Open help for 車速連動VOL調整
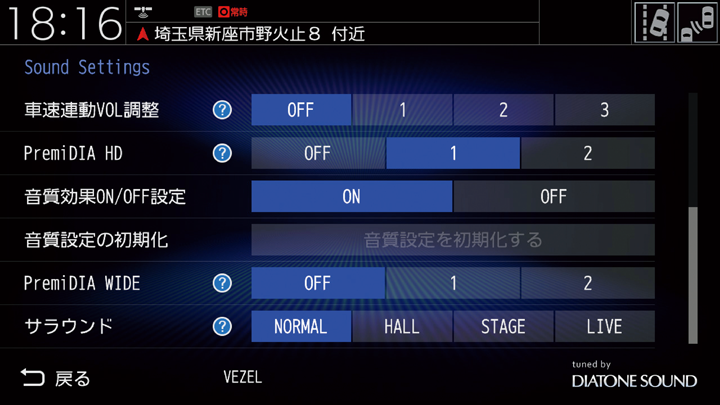Viewport: 720px width, 405px height. 222,110
